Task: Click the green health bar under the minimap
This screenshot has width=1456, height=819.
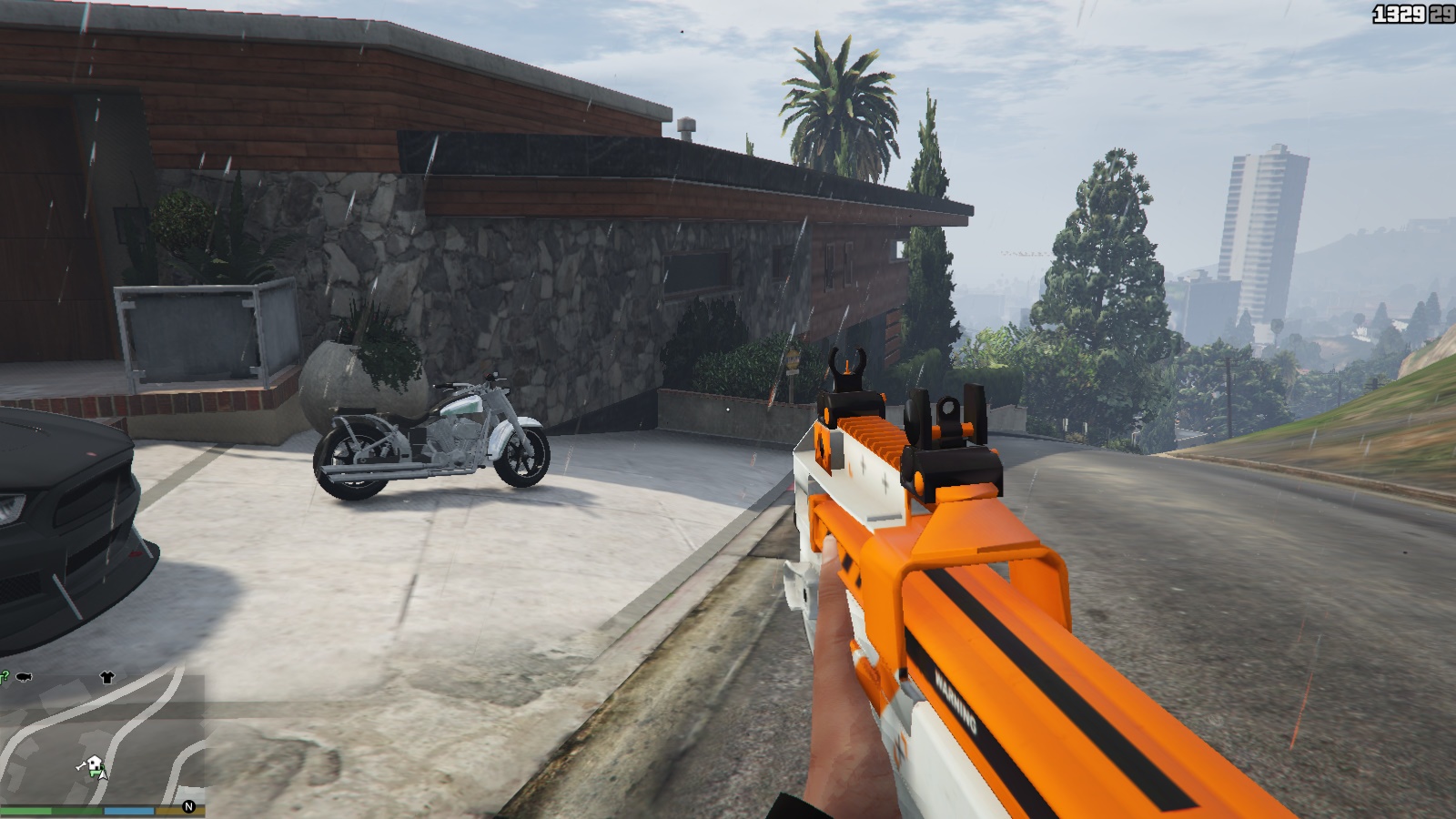Action: (27, 811)
